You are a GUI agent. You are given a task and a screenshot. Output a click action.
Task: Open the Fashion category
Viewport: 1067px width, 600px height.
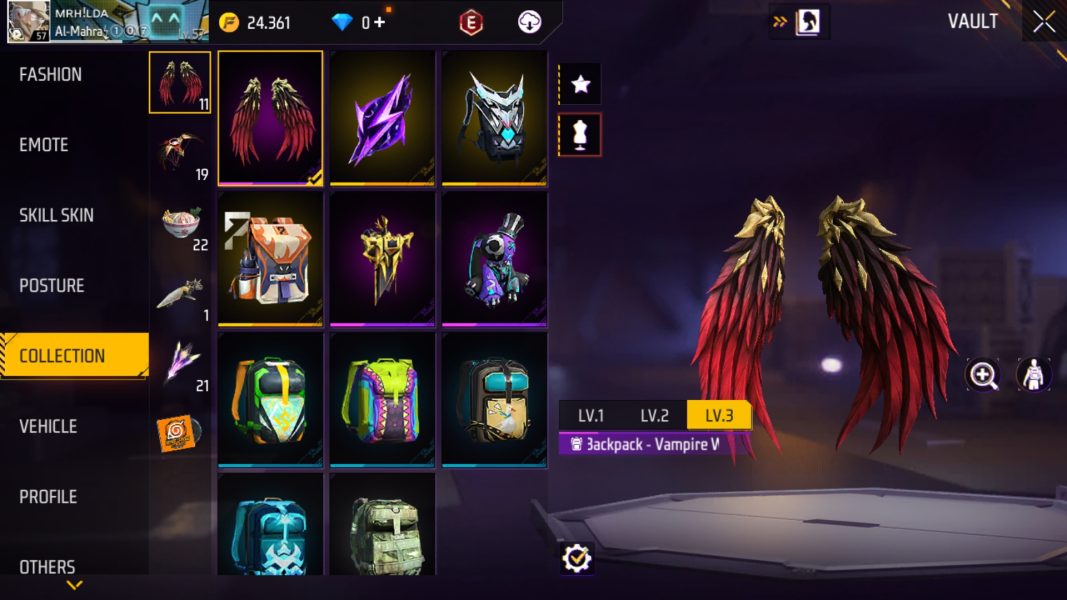point(51,75)
